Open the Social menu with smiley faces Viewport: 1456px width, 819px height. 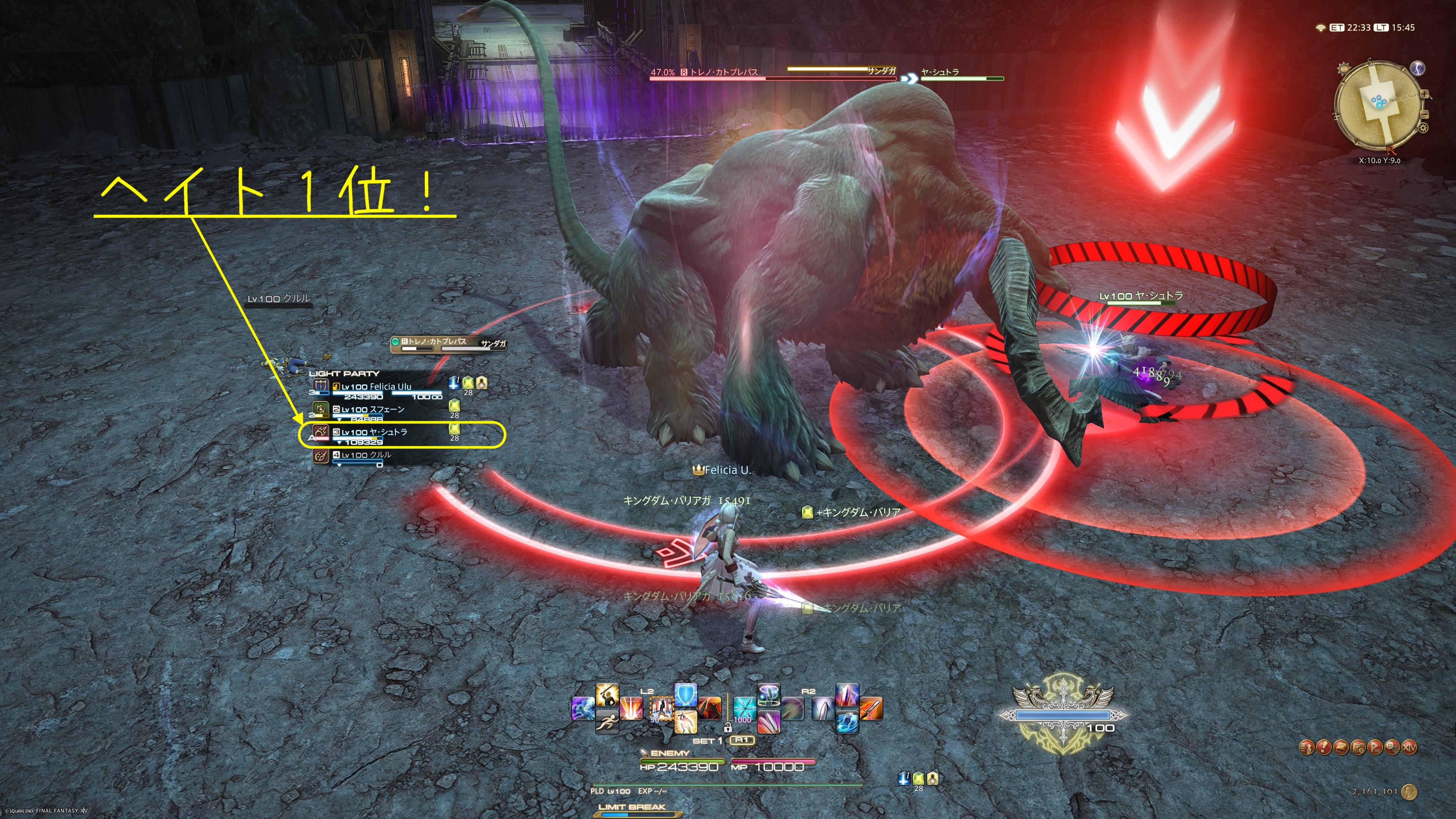[1392, 747]
